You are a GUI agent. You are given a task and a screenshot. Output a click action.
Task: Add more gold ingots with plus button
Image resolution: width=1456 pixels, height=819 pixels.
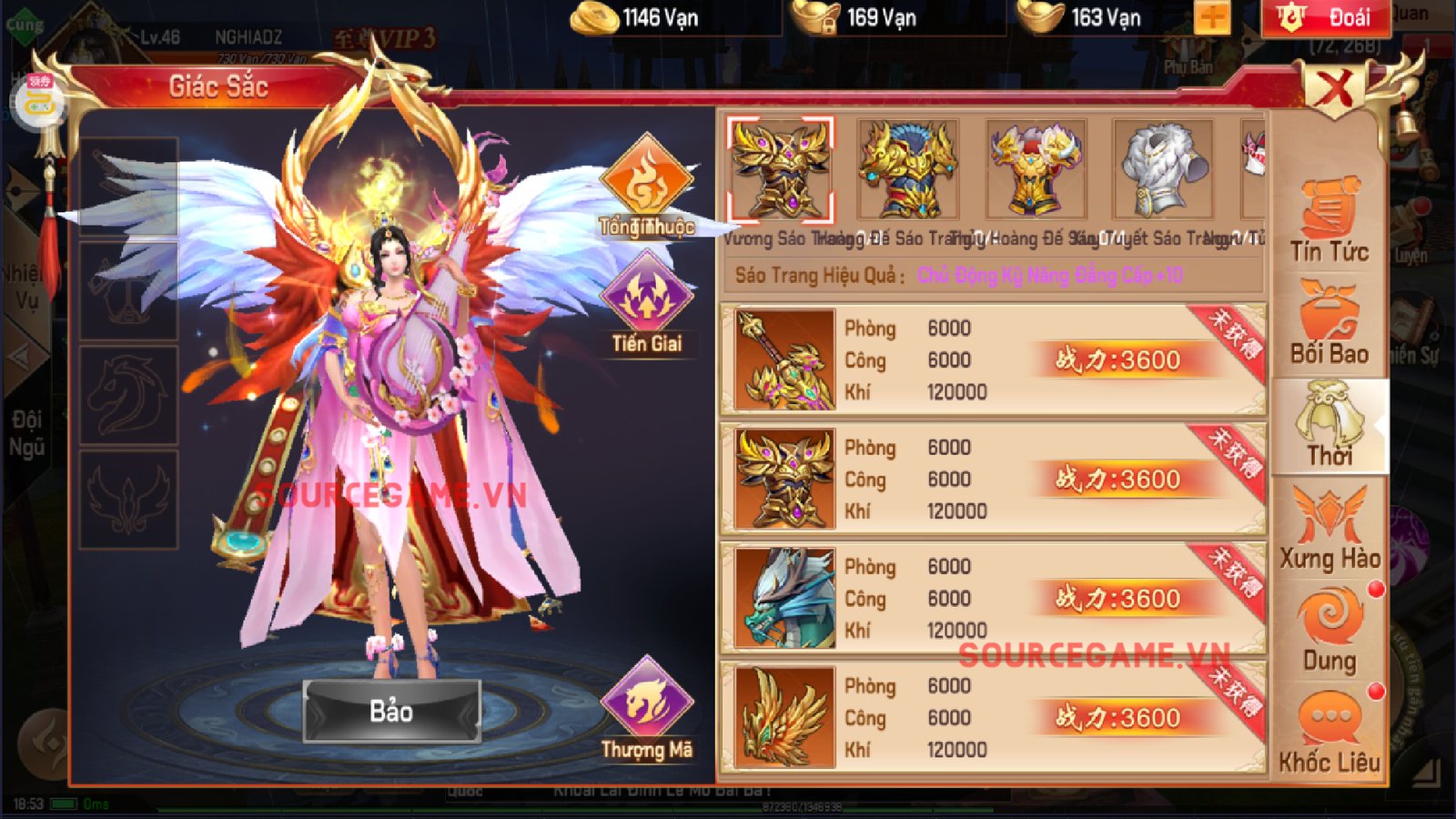1212,17
